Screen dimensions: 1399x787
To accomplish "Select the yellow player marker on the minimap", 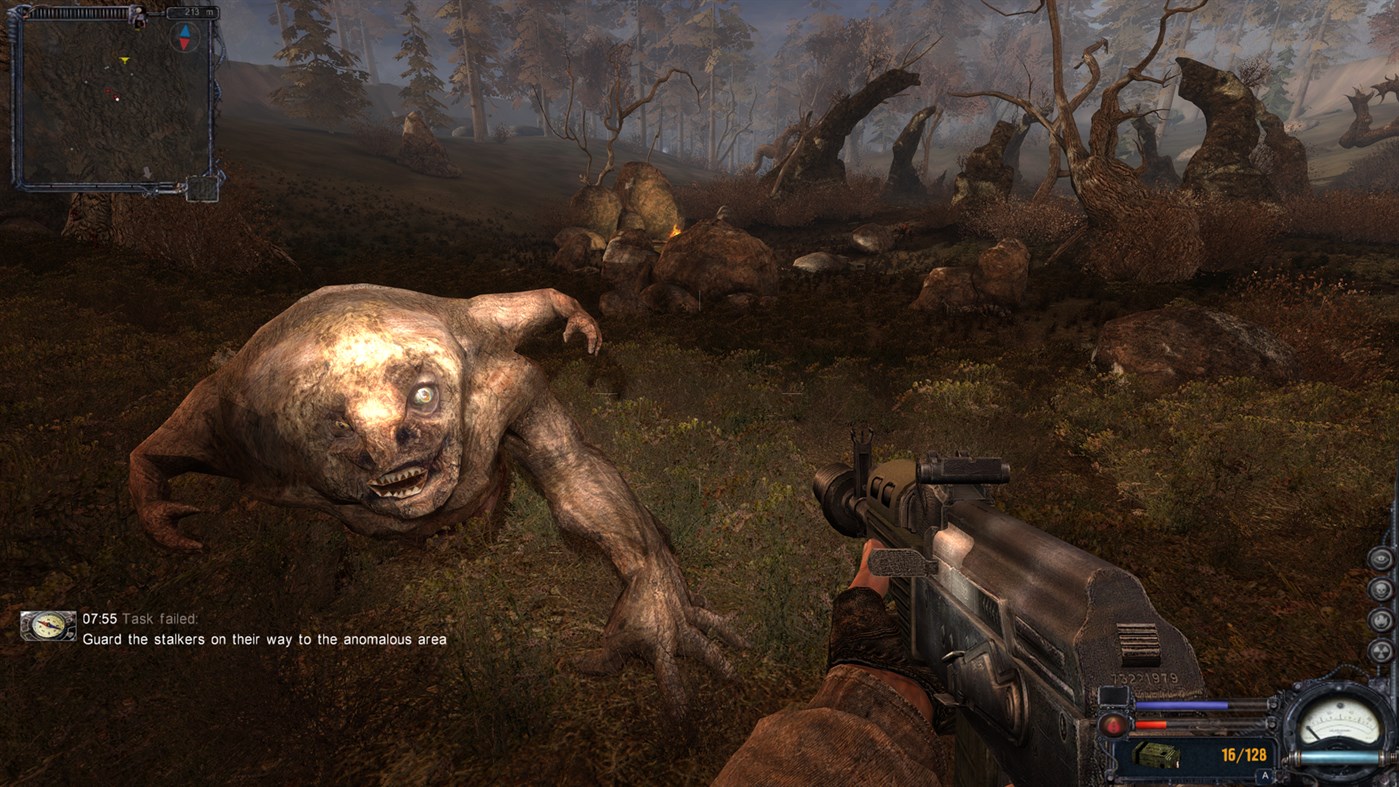I will click(x=124, y=59).
